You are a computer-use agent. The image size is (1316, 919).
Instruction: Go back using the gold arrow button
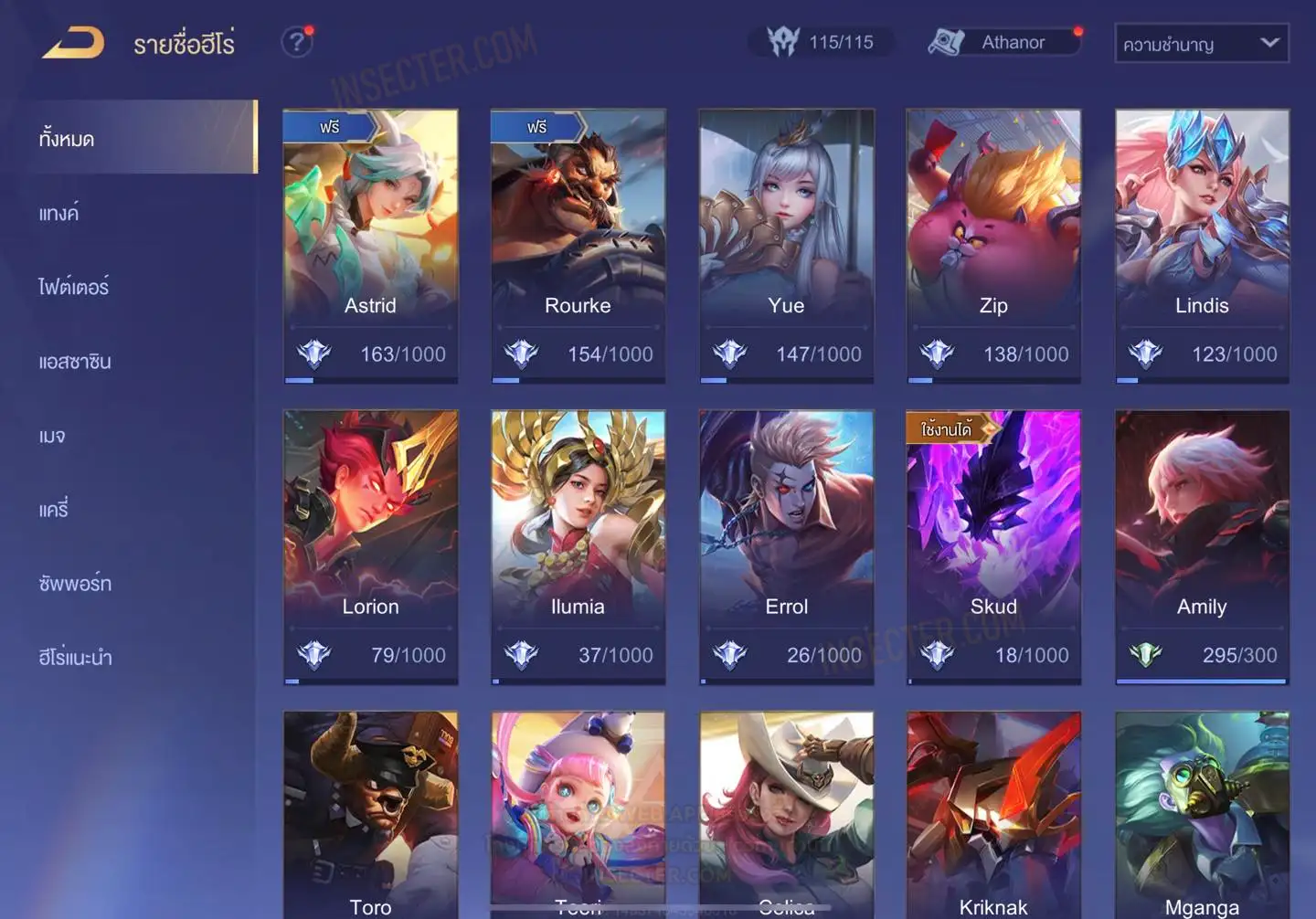[73, 43]
